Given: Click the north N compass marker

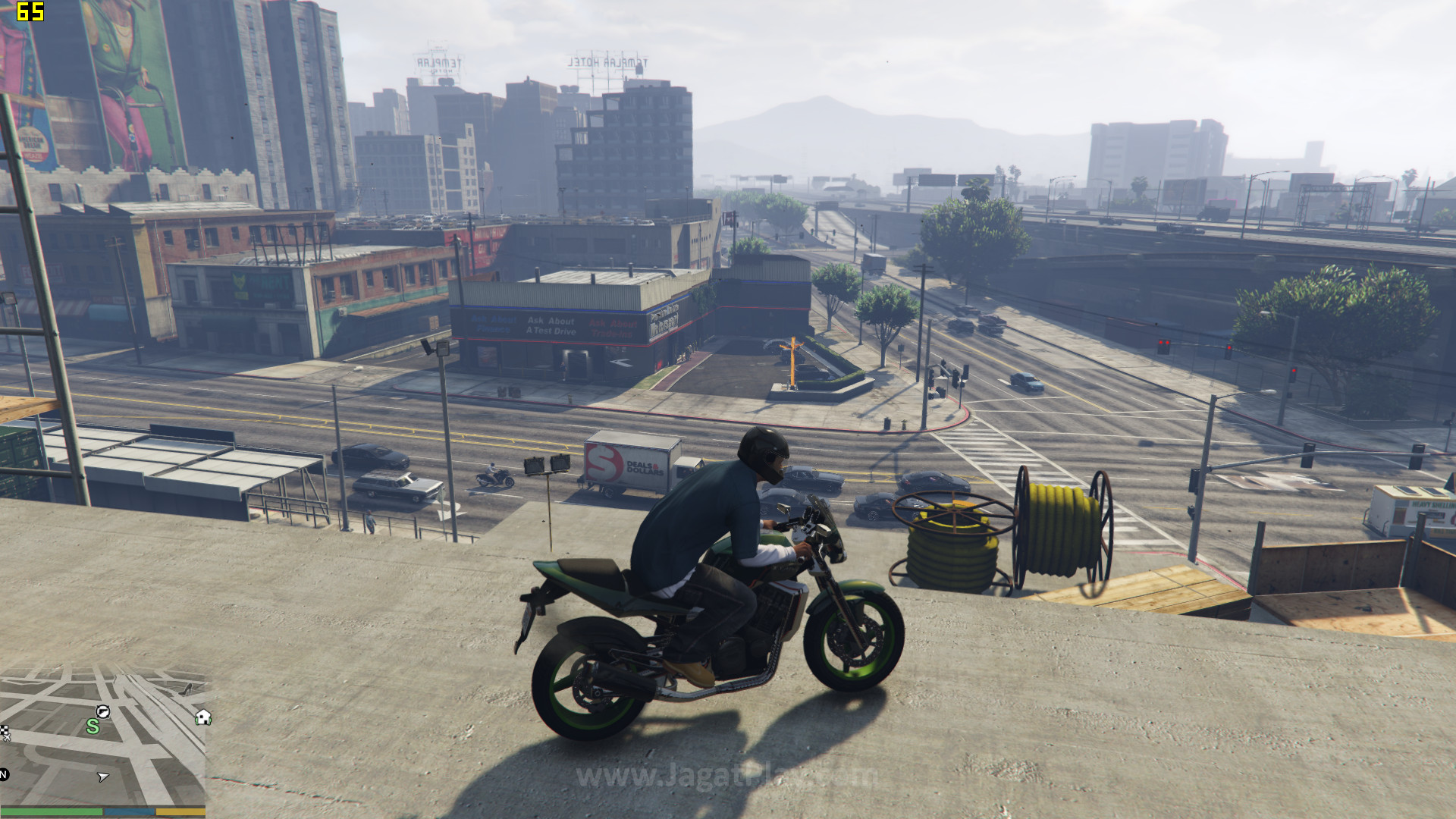Looking at the screenshot, I should [4, 774].
